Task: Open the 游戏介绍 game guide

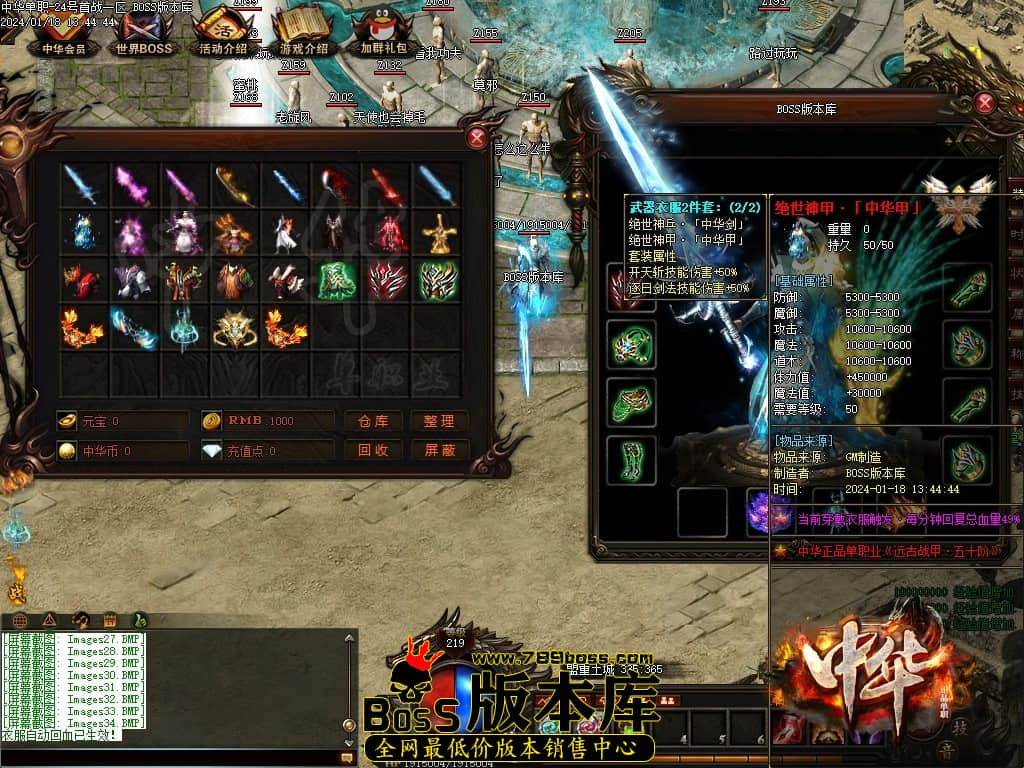Action: [303, 34]
